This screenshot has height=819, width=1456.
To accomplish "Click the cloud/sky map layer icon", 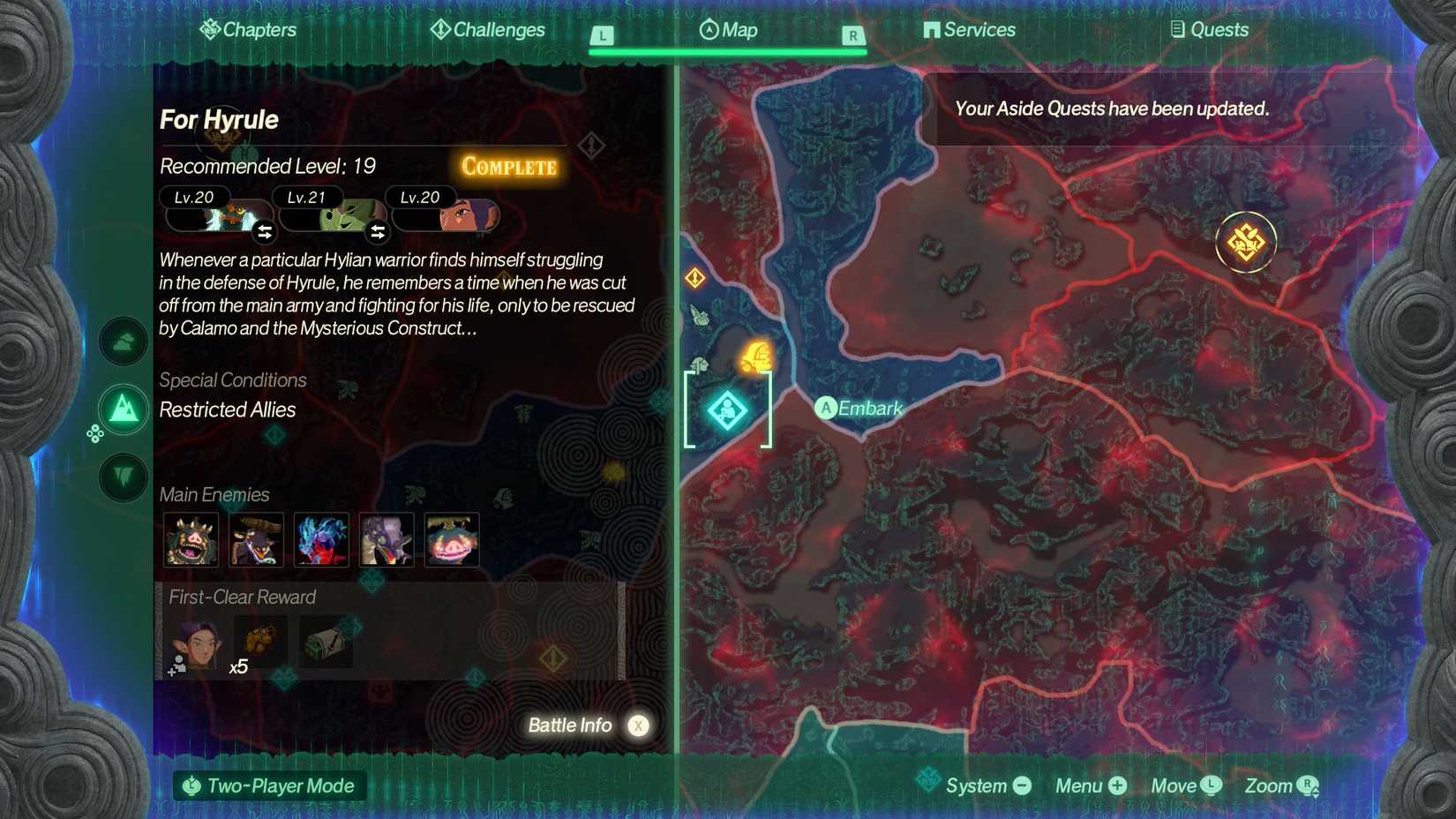I will pos(123,342).
